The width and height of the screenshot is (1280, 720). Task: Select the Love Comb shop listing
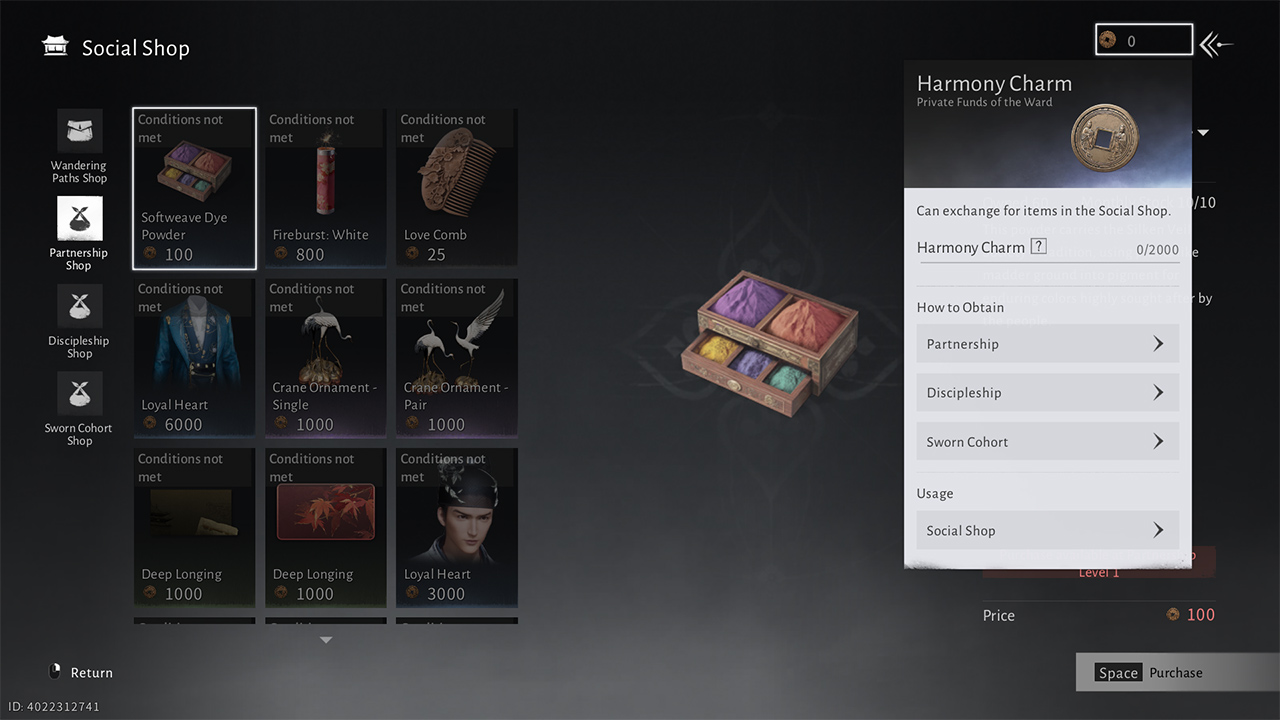(x=456, y=188)
